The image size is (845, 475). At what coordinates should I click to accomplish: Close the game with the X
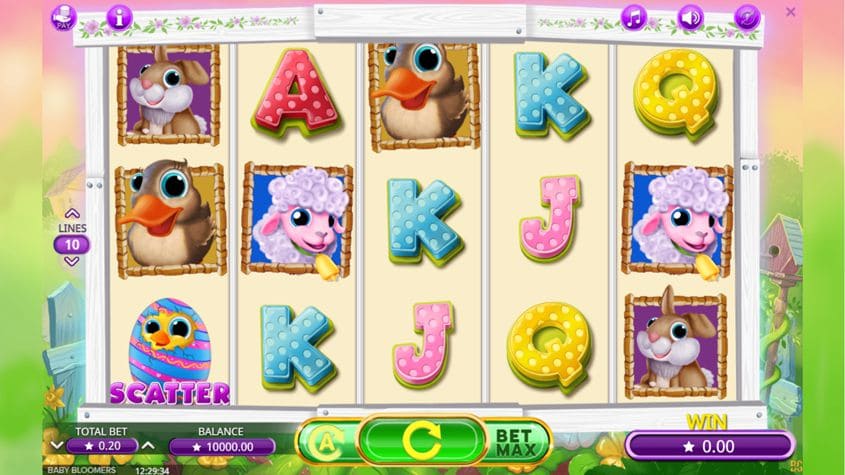tap(791, 12)
